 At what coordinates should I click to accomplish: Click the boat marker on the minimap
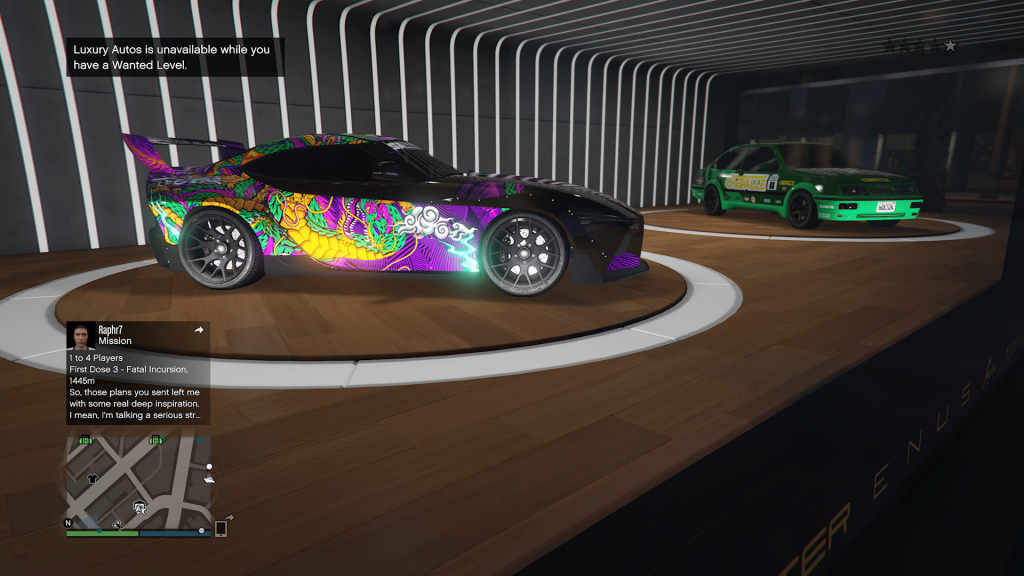(x=208, y=479)
